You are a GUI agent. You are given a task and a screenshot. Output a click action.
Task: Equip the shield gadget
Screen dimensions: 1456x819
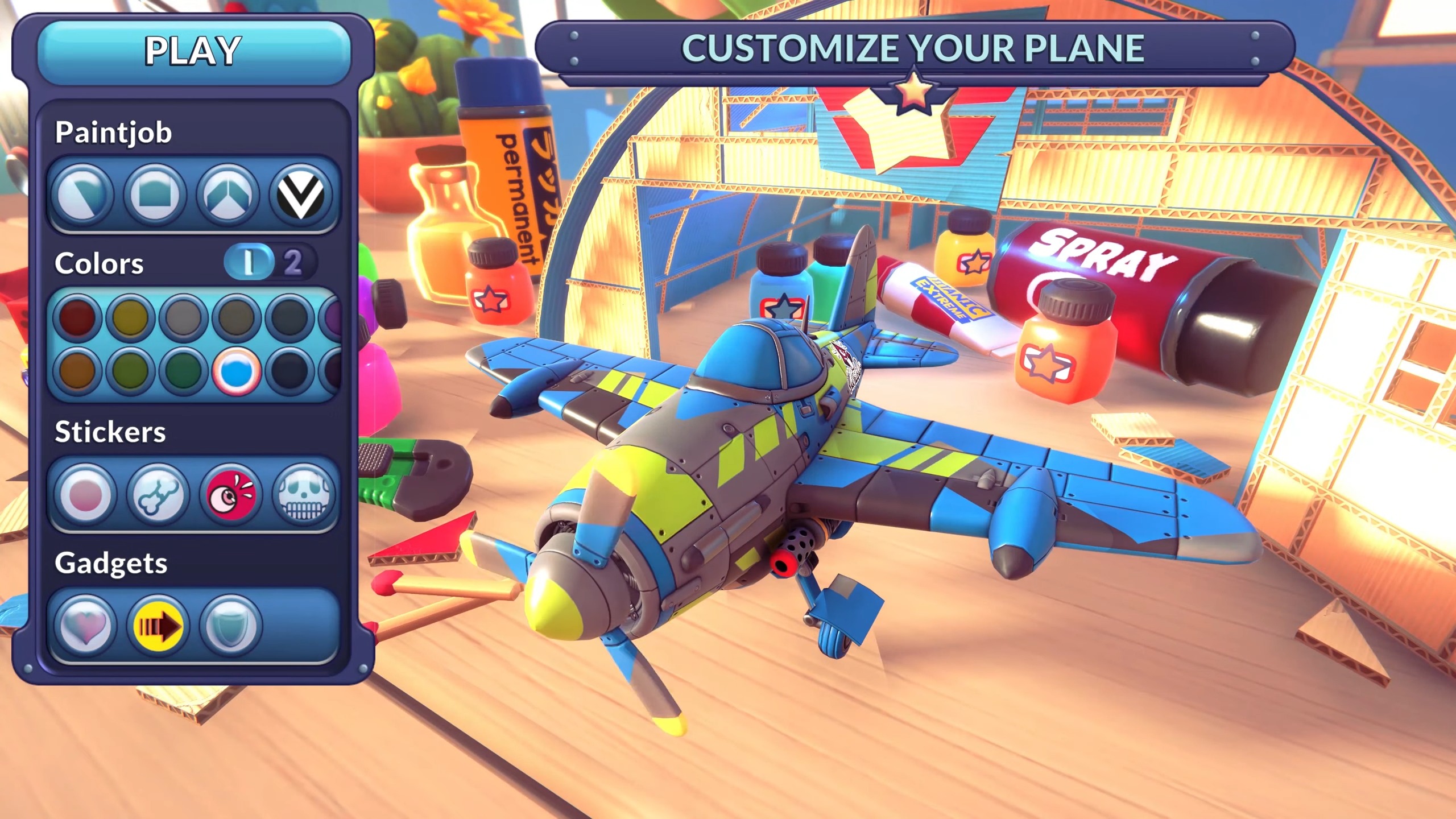(x=231, y=626)
